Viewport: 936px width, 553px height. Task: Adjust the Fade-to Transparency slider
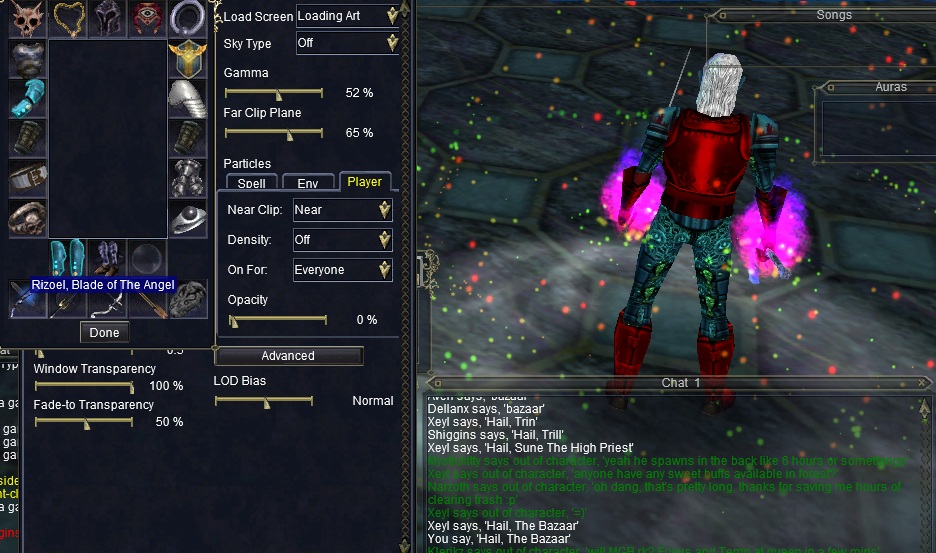(x=86, y=422)
